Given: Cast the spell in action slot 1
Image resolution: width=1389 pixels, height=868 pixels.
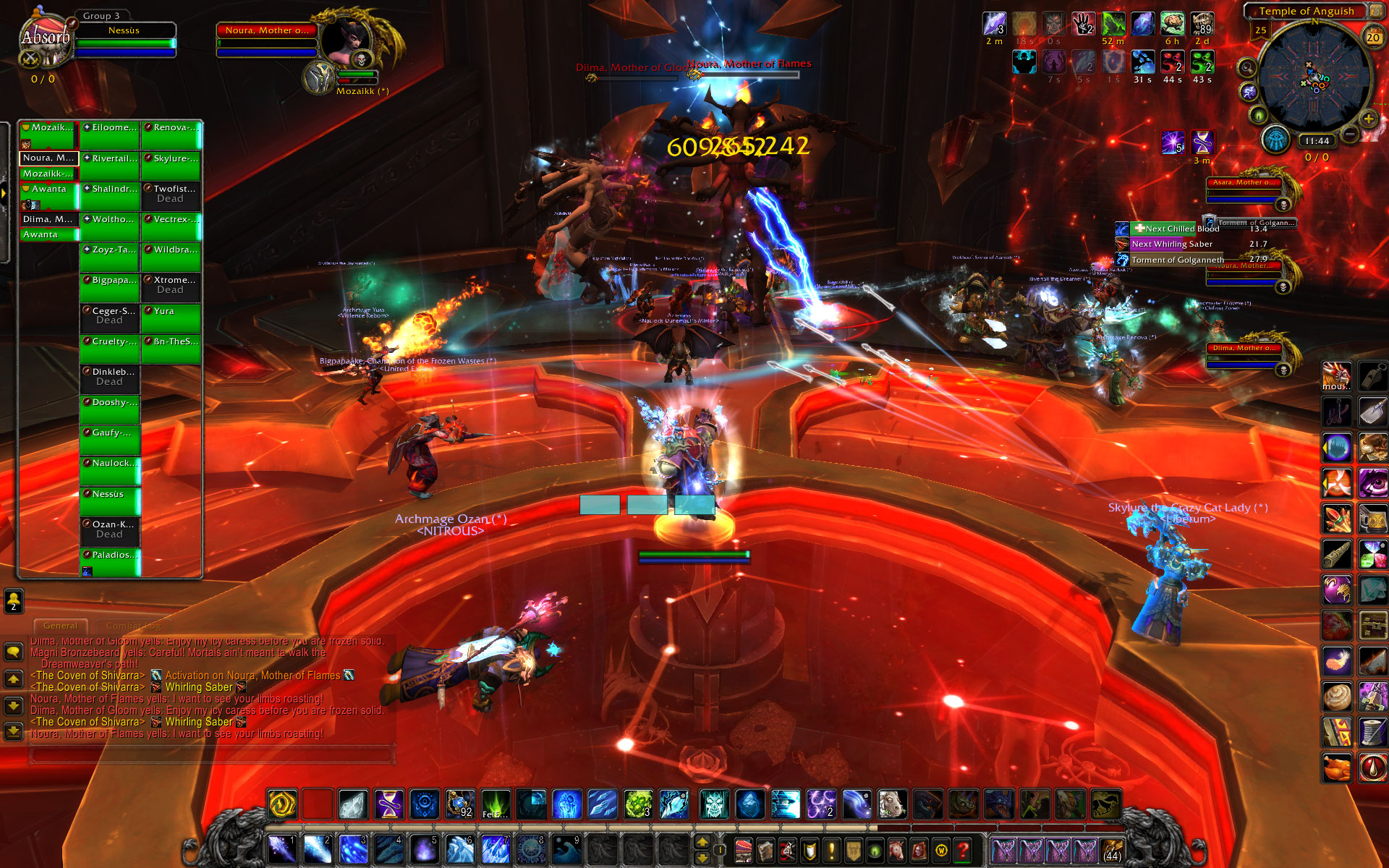Looking at the screenshot, I should [x=281, y=849].
